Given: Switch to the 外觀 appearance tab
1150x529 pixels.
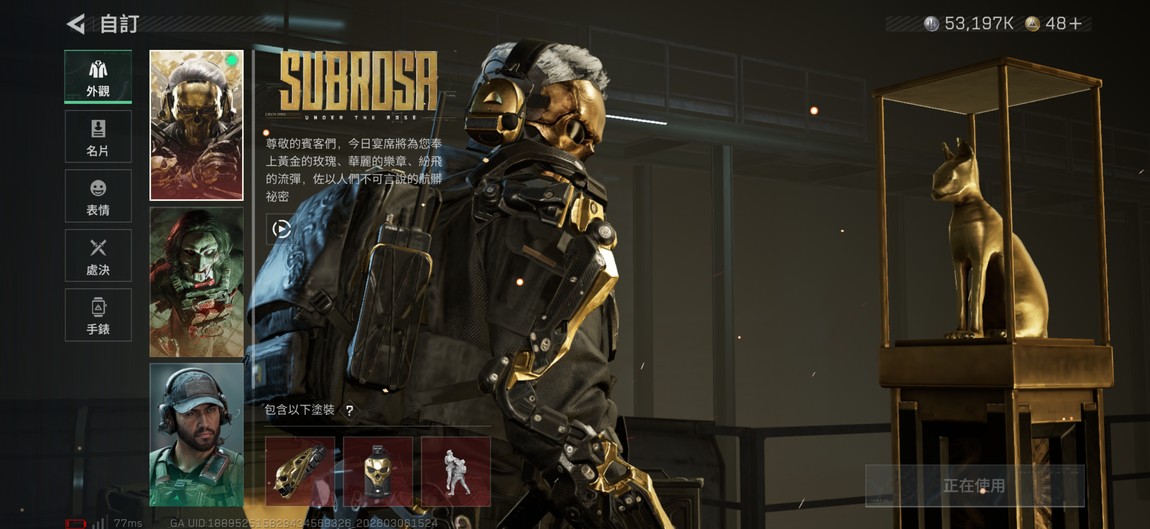Looking at the screenshot, I should click(x=98, y=76).
